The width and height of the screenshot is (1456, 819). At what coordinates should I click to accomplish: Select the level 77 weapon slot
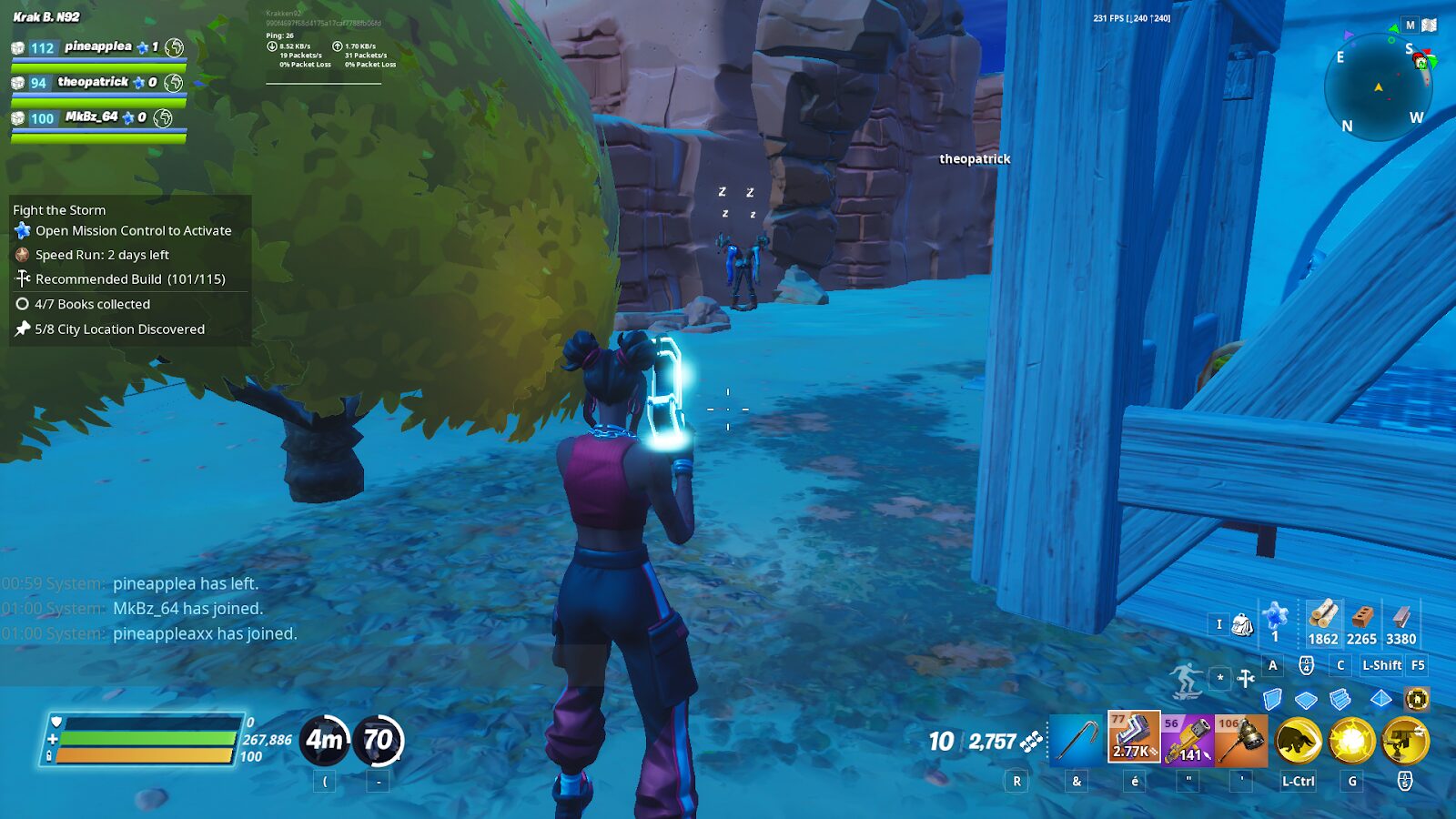1134,737
